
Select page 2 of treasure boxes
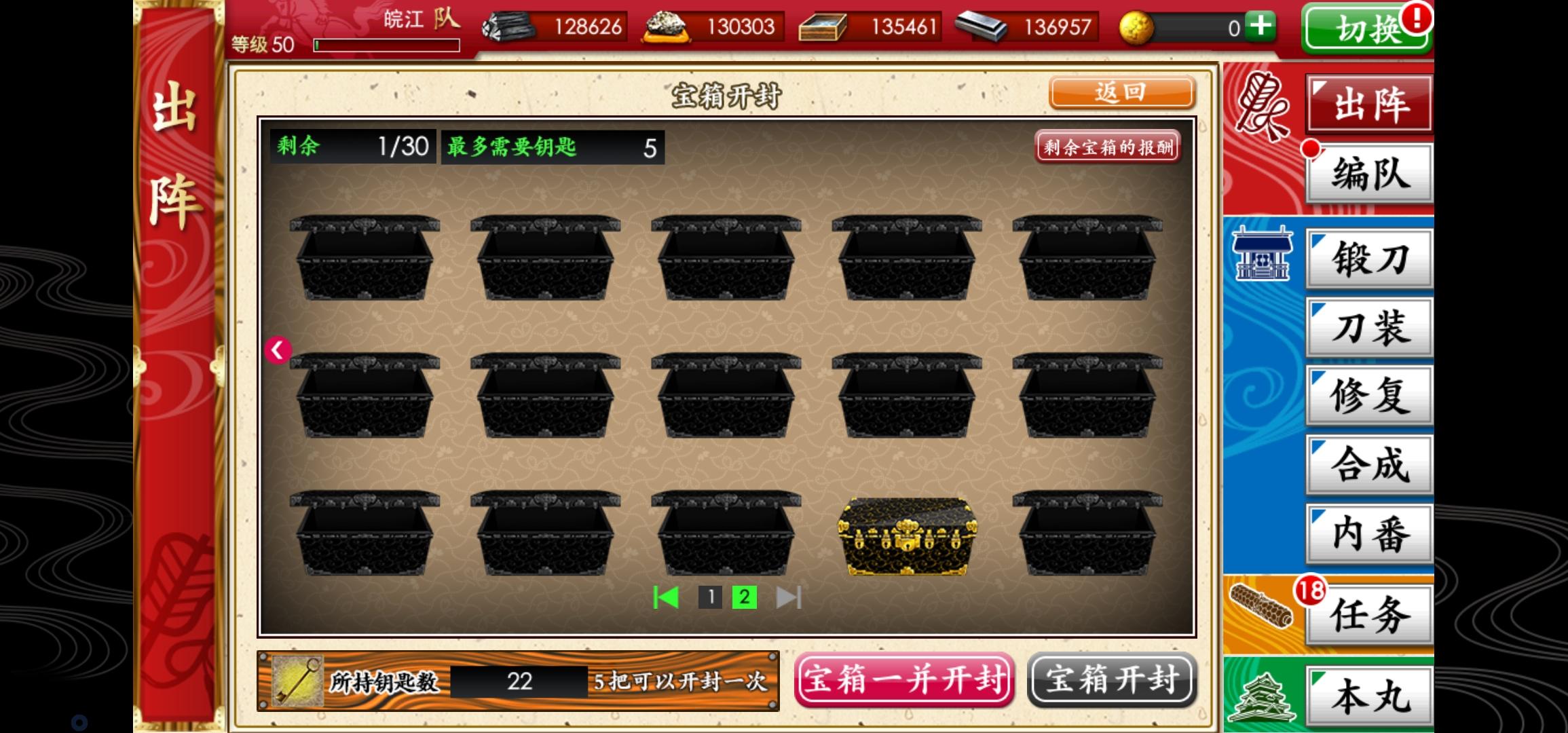[x=744, y=598]
